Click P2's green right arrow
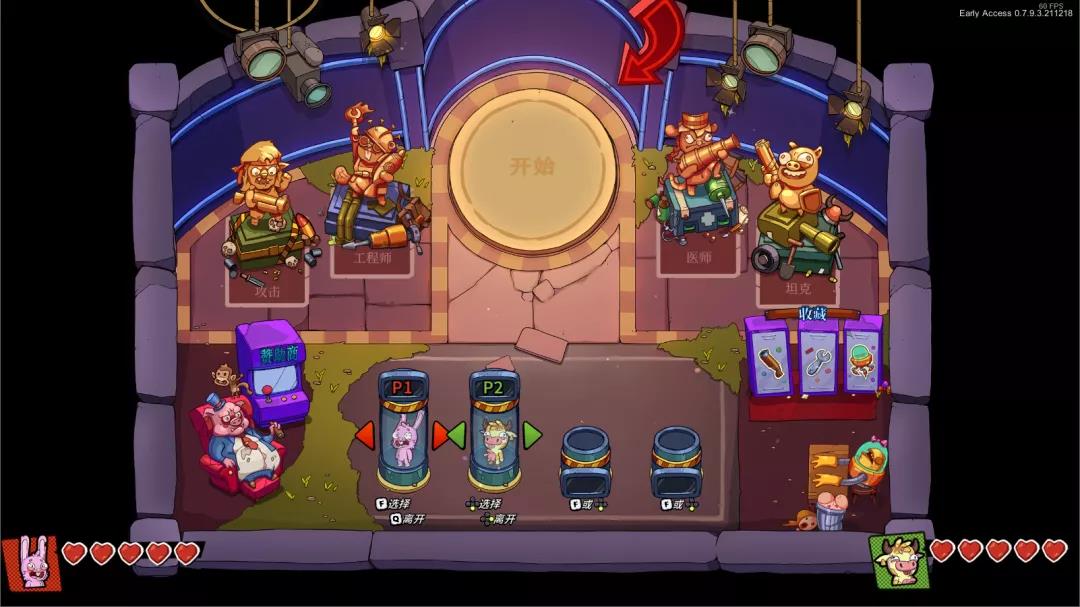 coord(531,435)
